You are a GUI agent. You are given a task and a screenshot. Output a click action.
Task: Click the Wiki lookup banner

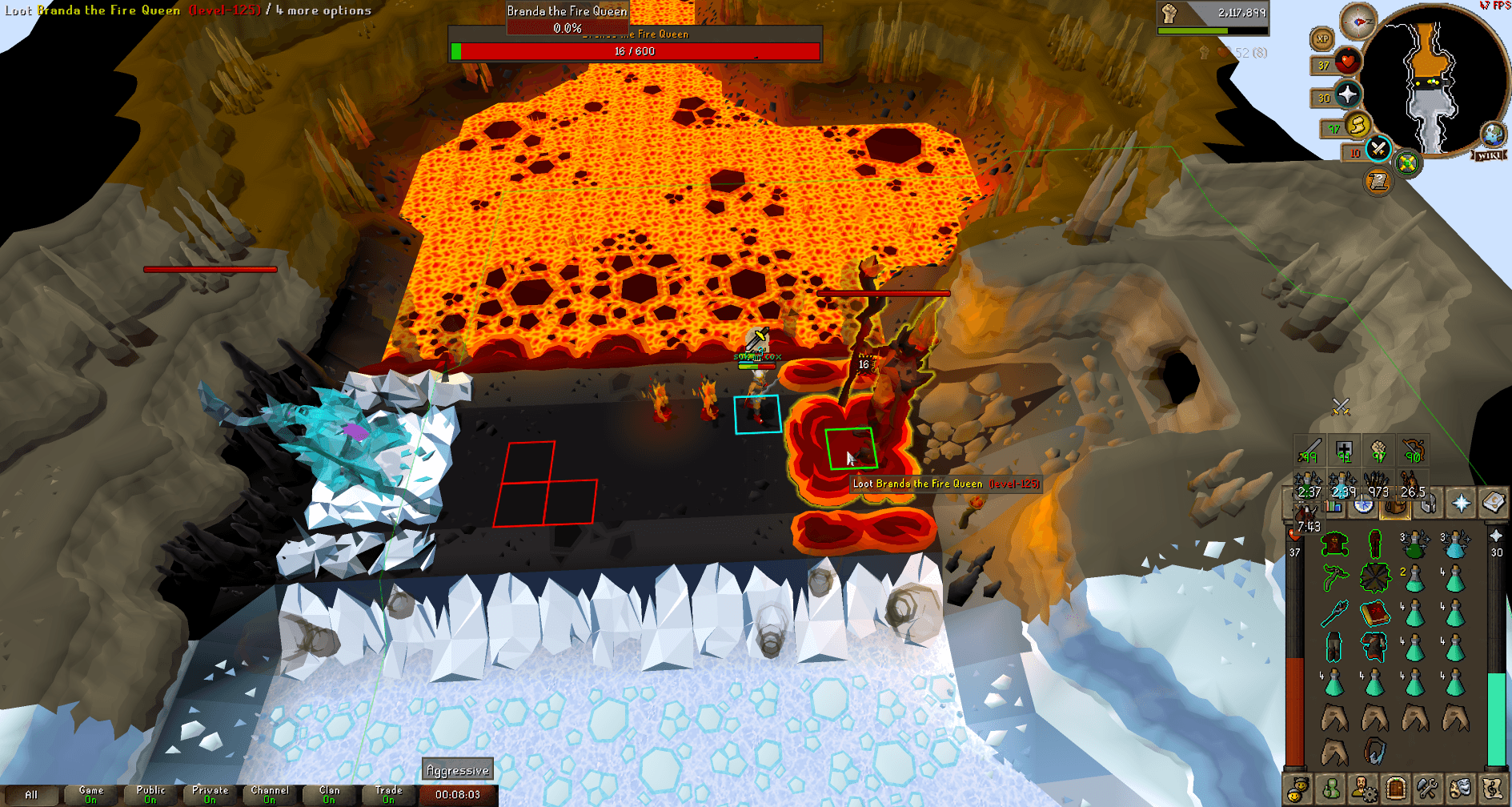pyautogui.click(x=1487, y=156)
